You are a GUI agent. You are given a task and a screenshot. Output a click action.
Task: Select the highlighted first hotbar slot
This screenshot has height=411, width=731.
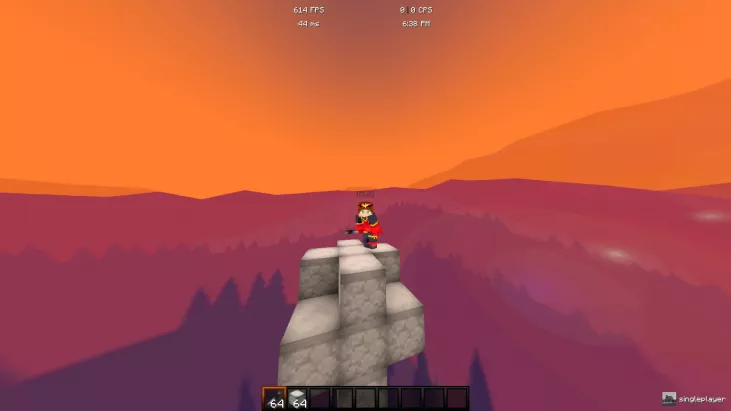coord(274,398)
